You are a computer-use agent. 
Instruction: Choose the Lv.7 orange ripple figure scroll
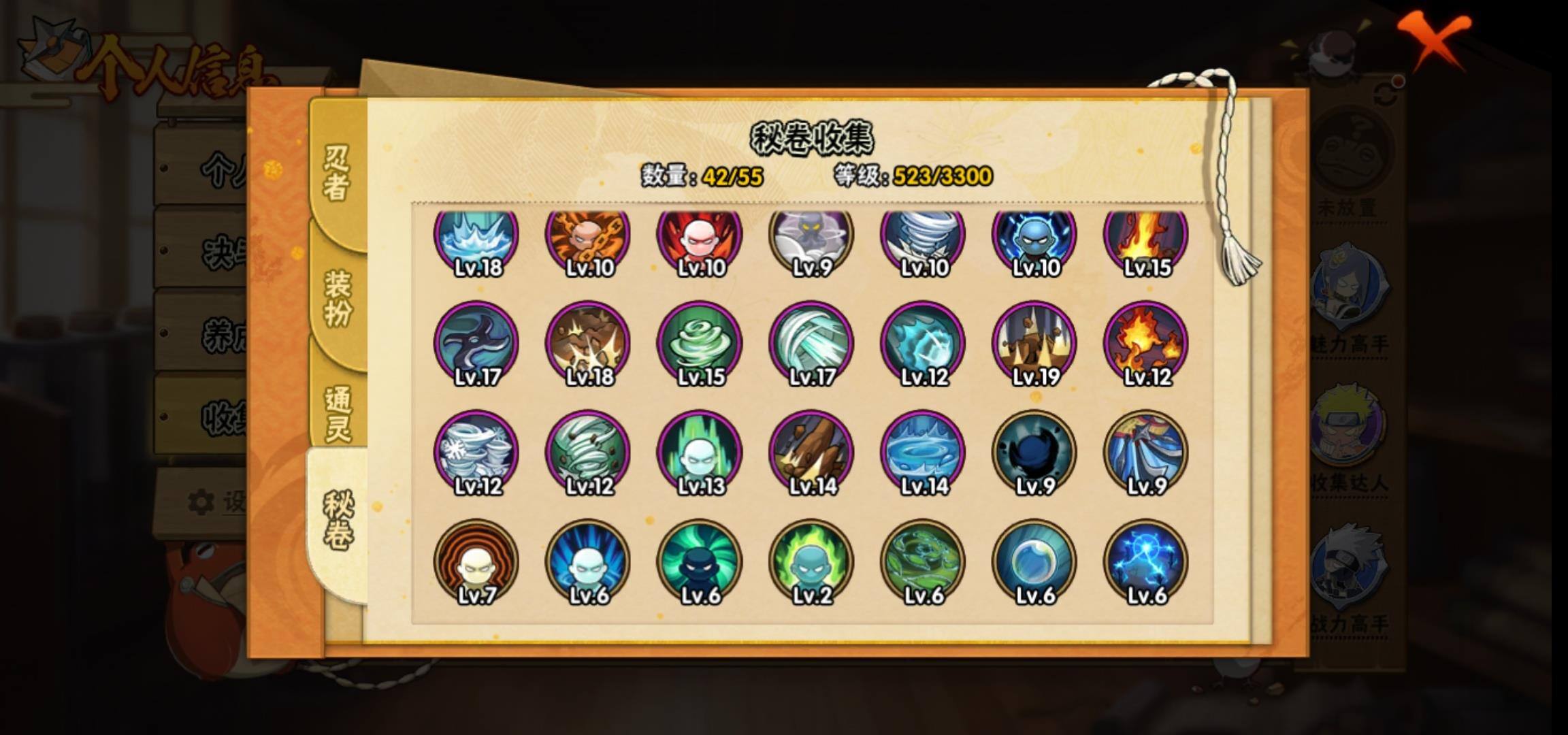[476, 562]
